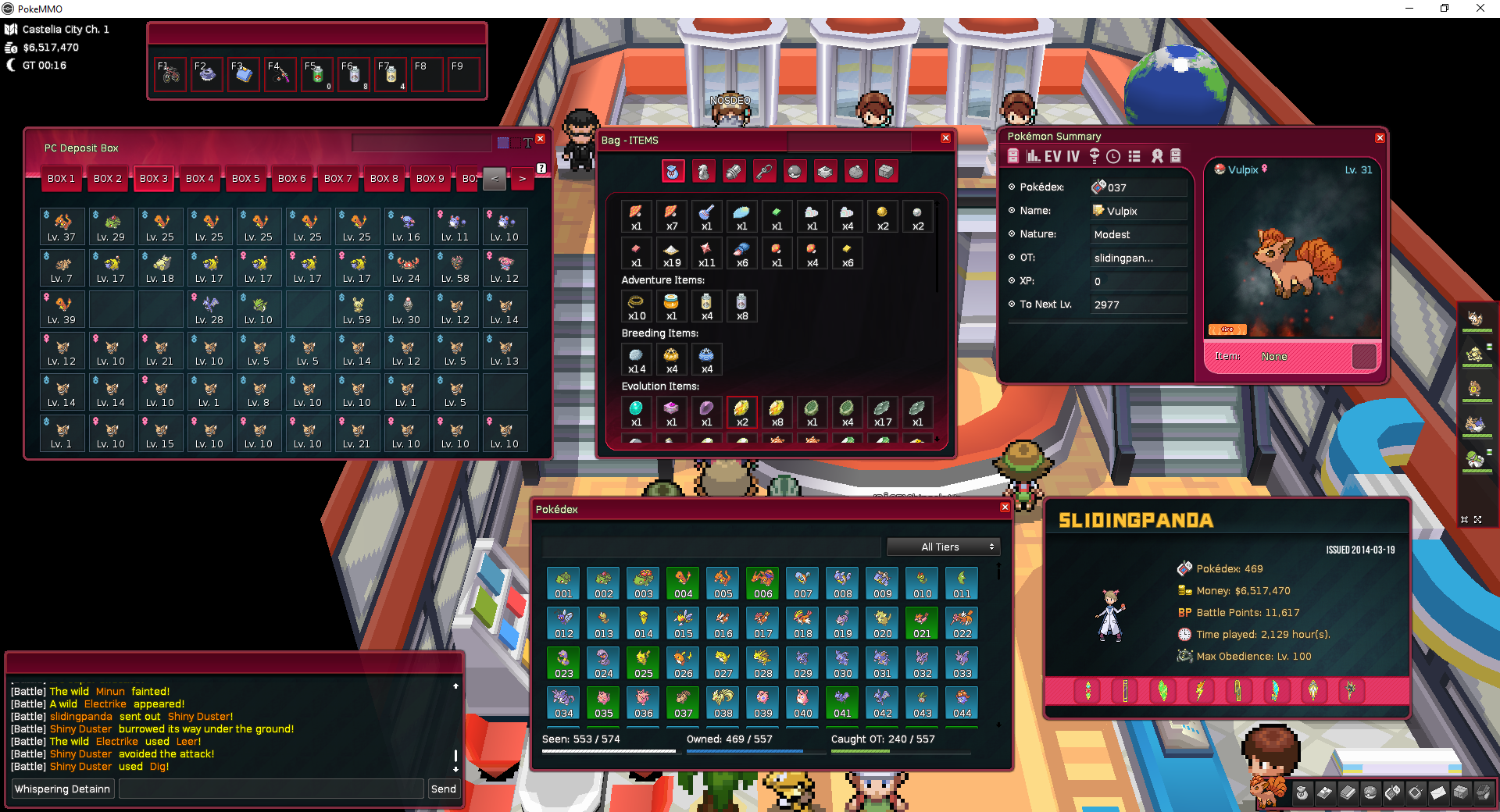Select the Lv. 59 Pokémon in box

[x=357, y=309]
